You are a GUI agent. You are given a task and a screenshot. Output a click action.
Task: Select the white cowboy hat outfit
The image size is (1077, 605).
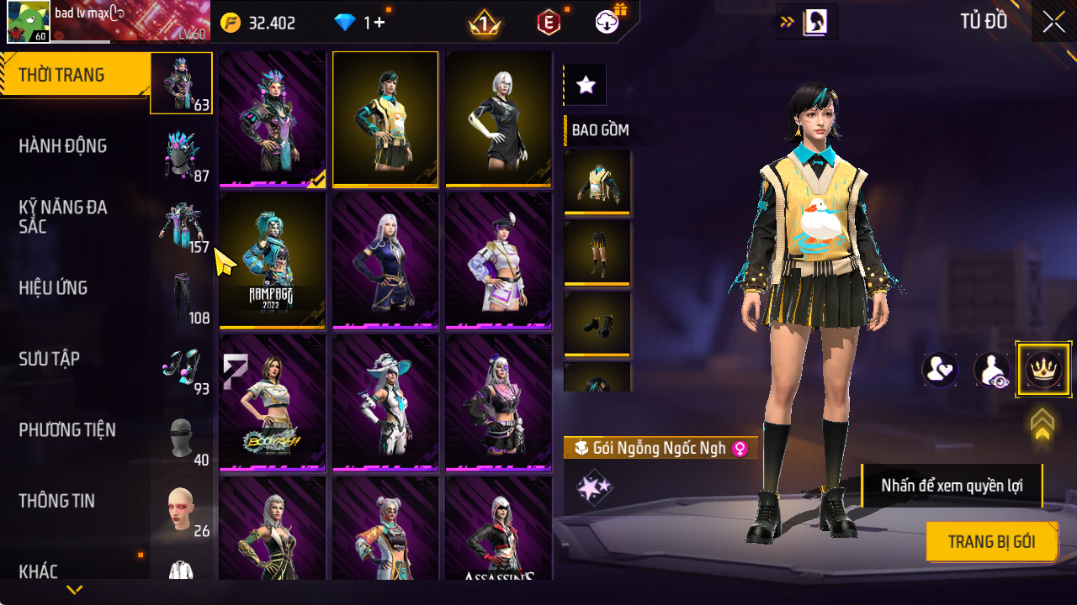coord(385,401)
